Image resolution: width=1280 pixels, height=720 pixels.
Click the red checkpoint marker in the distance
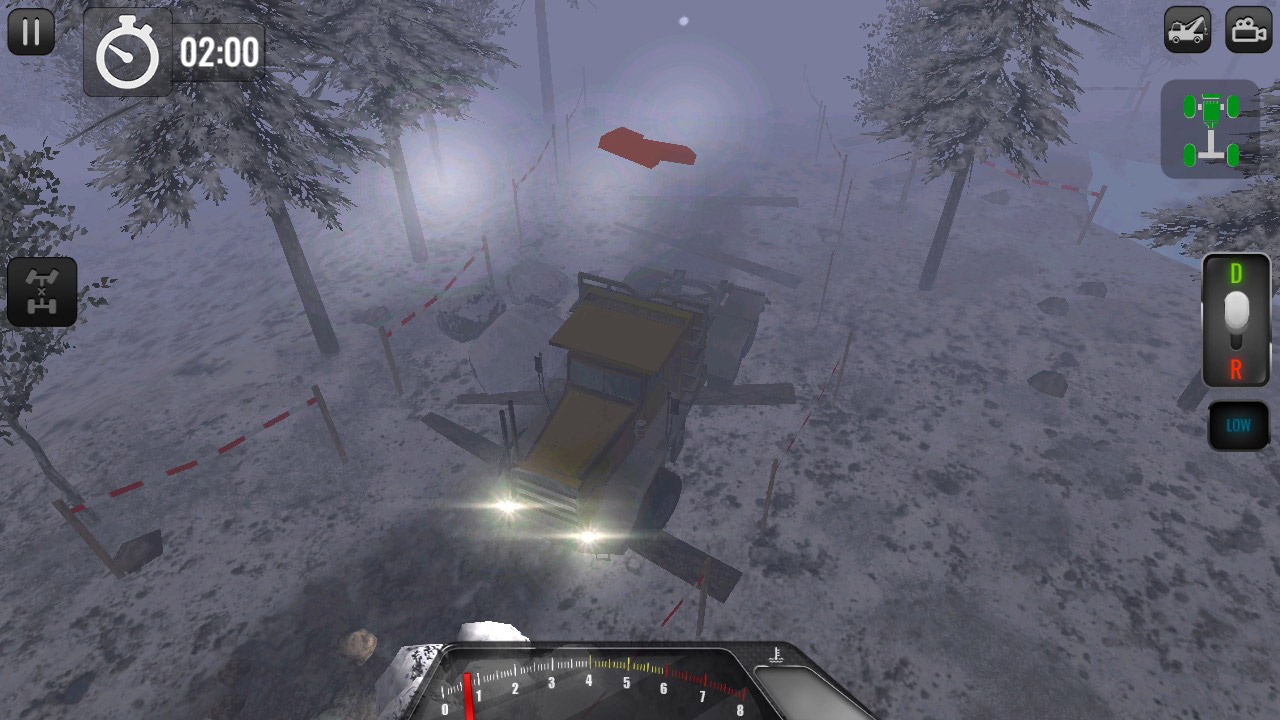coord(649,148)
